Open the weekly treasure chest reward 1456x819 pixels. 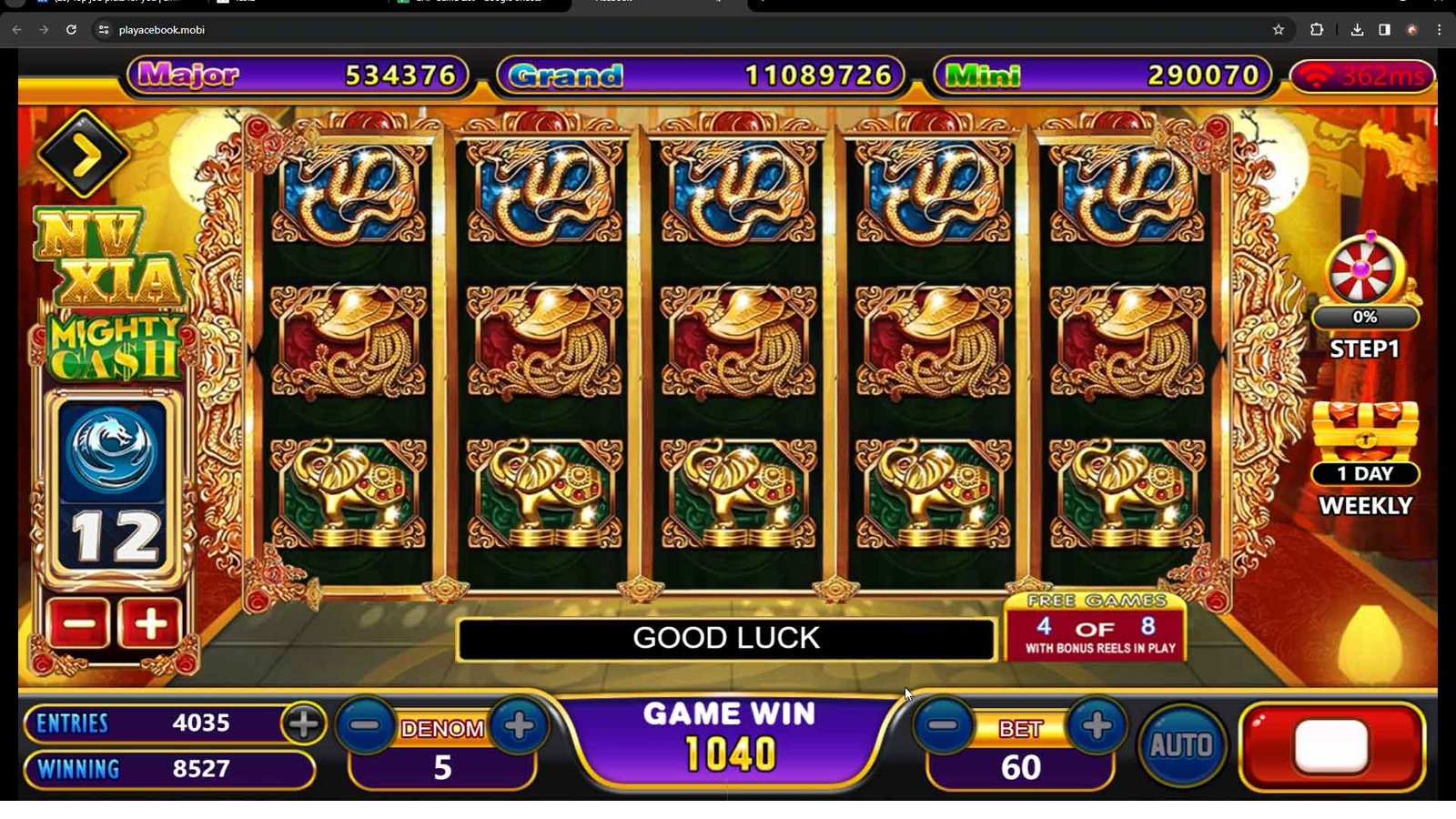(x=1365, y=434)
